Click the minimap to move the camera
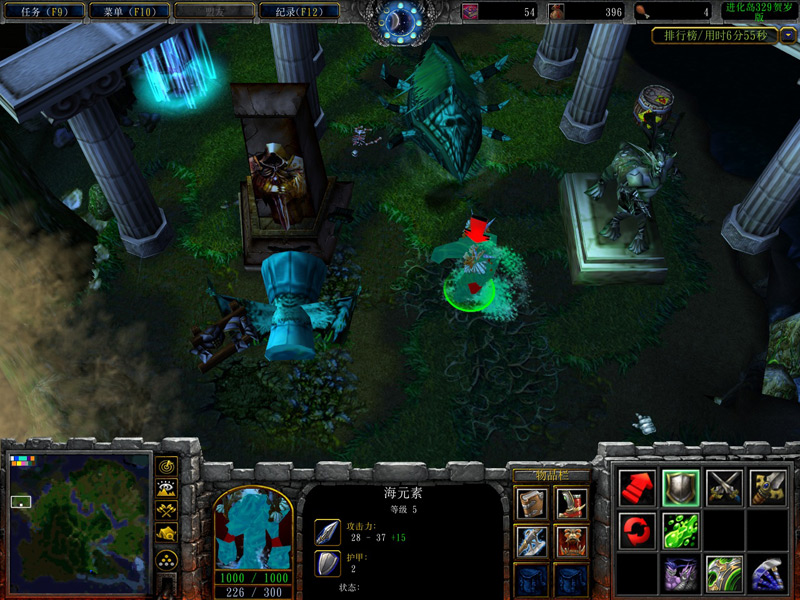This screenshot has width=800, height=600. pyautogui.click(x=80, y=521)
